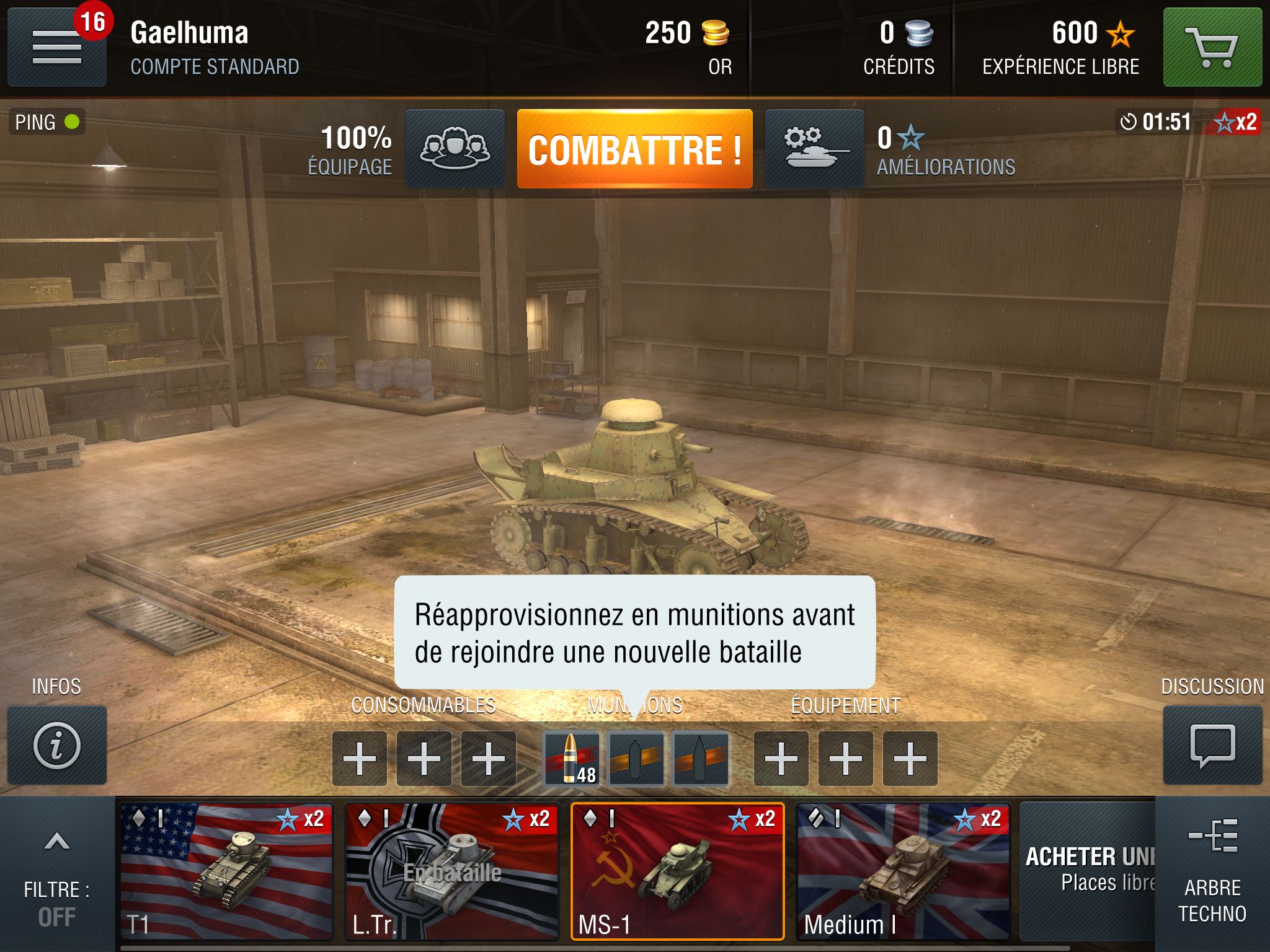Tap the Expérience Libre star counter

1062,47
